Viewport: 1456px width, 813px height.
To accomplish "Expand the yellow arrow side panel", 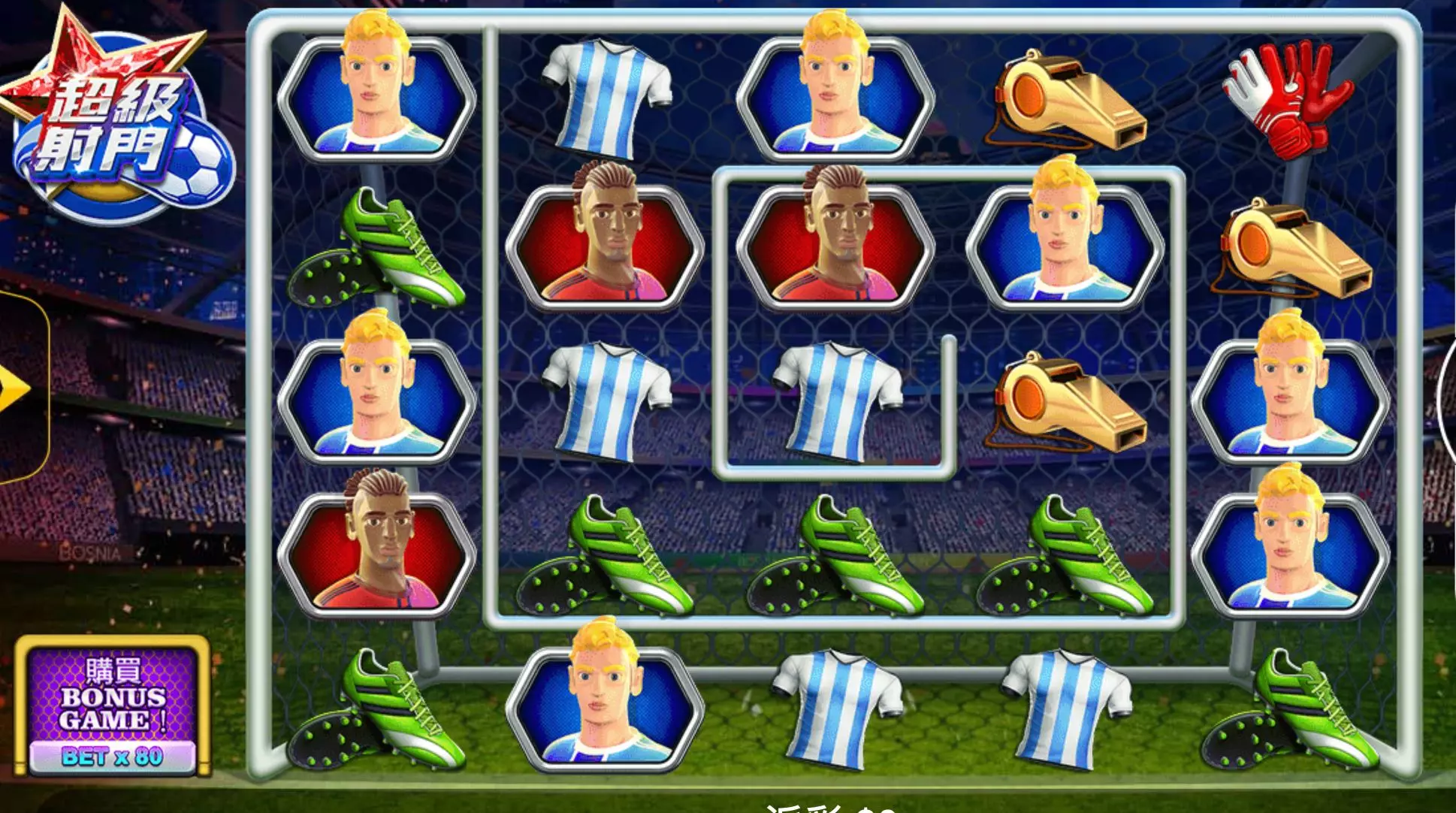I will tap(17, 388).
